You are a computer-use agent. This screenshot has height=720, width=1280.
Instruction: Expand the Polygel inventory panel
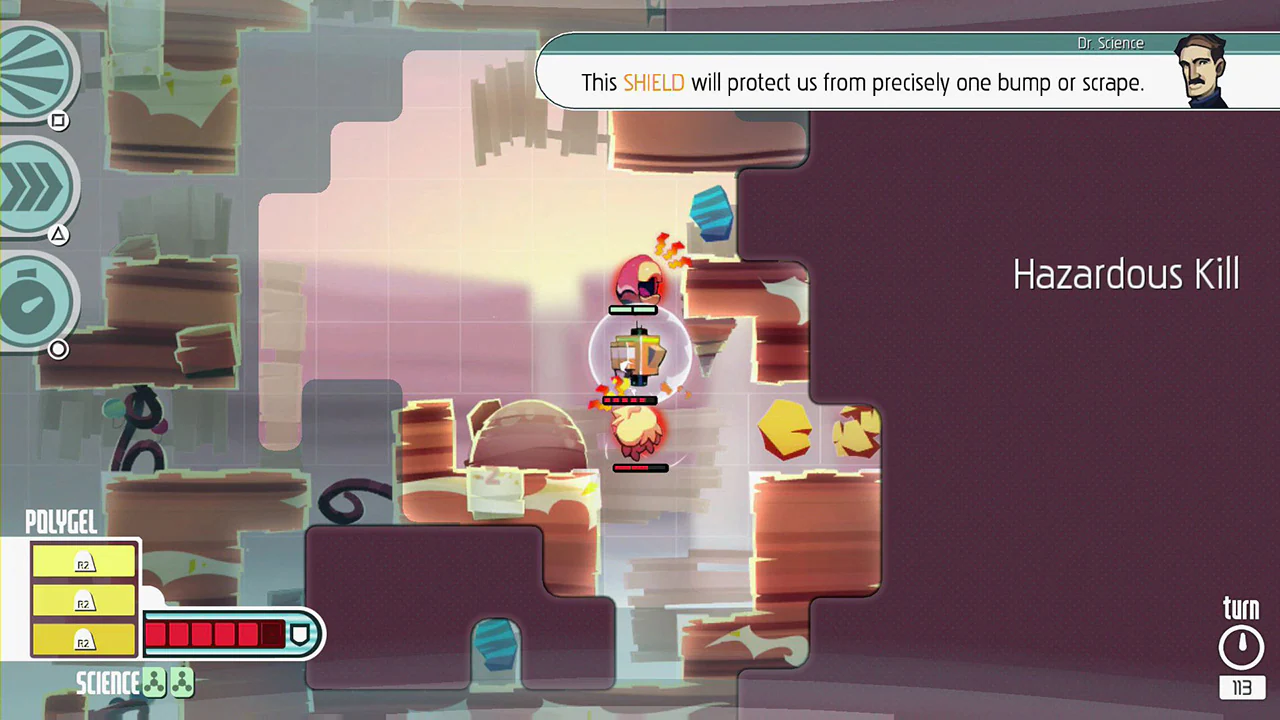(x=61, y=522)
